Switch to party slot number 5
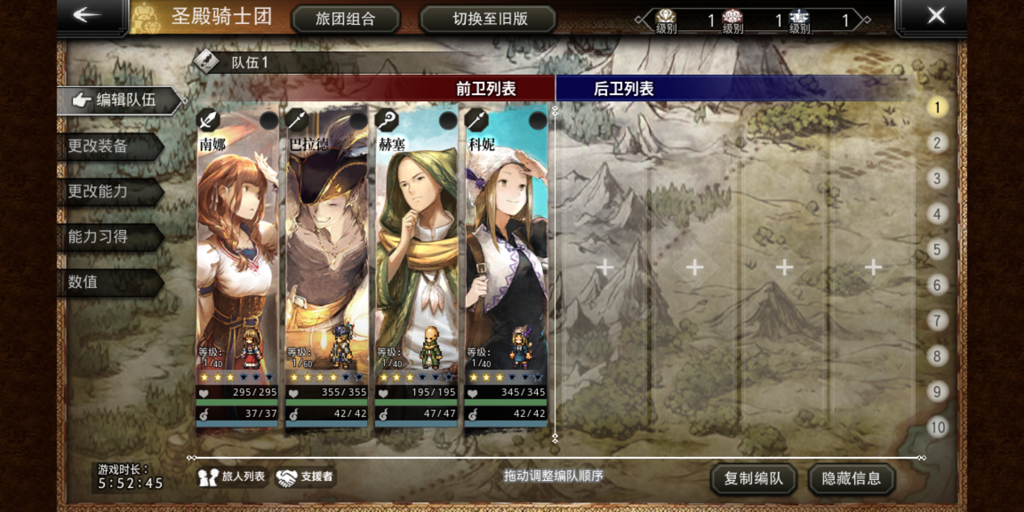The image size is (1024, 512). 937,249
